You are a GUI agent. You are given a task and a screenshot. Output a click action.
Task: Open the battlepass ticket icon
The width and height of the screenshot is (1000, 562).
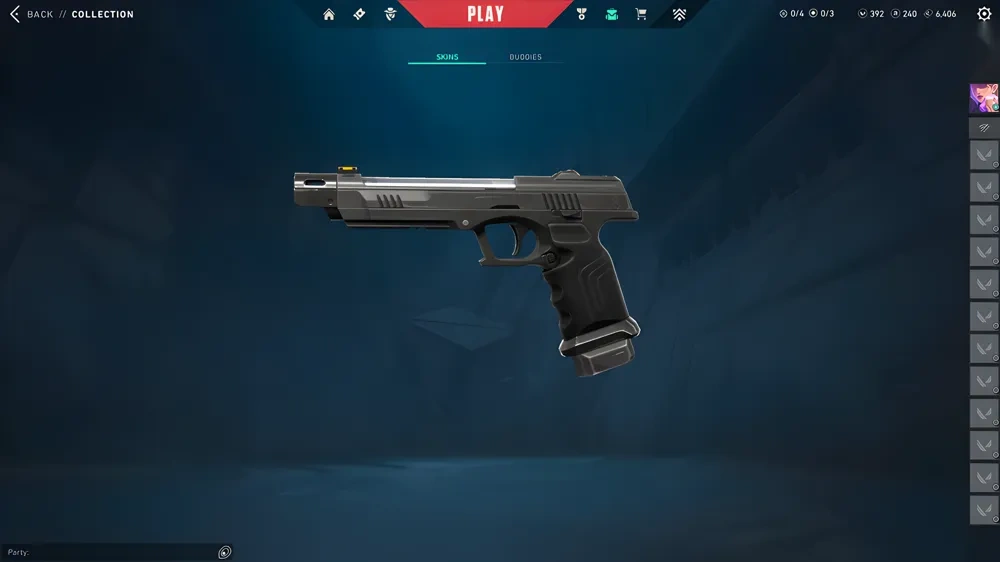click(x=359, y=14)
